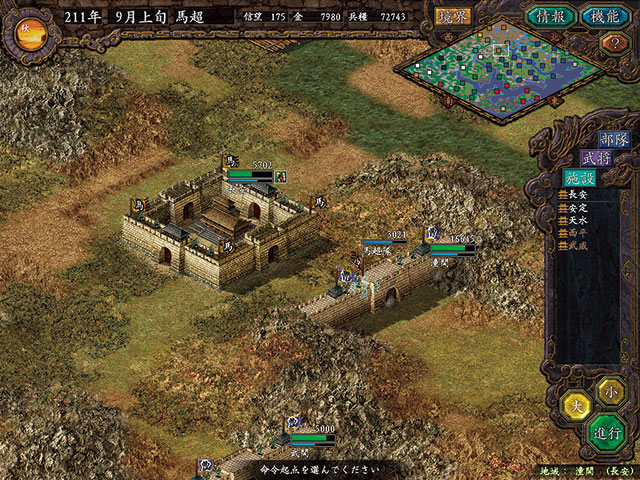Viewport: 640px width, 480px height.
Task: Open the 機能 functions menu
Action: pos(603,16)
